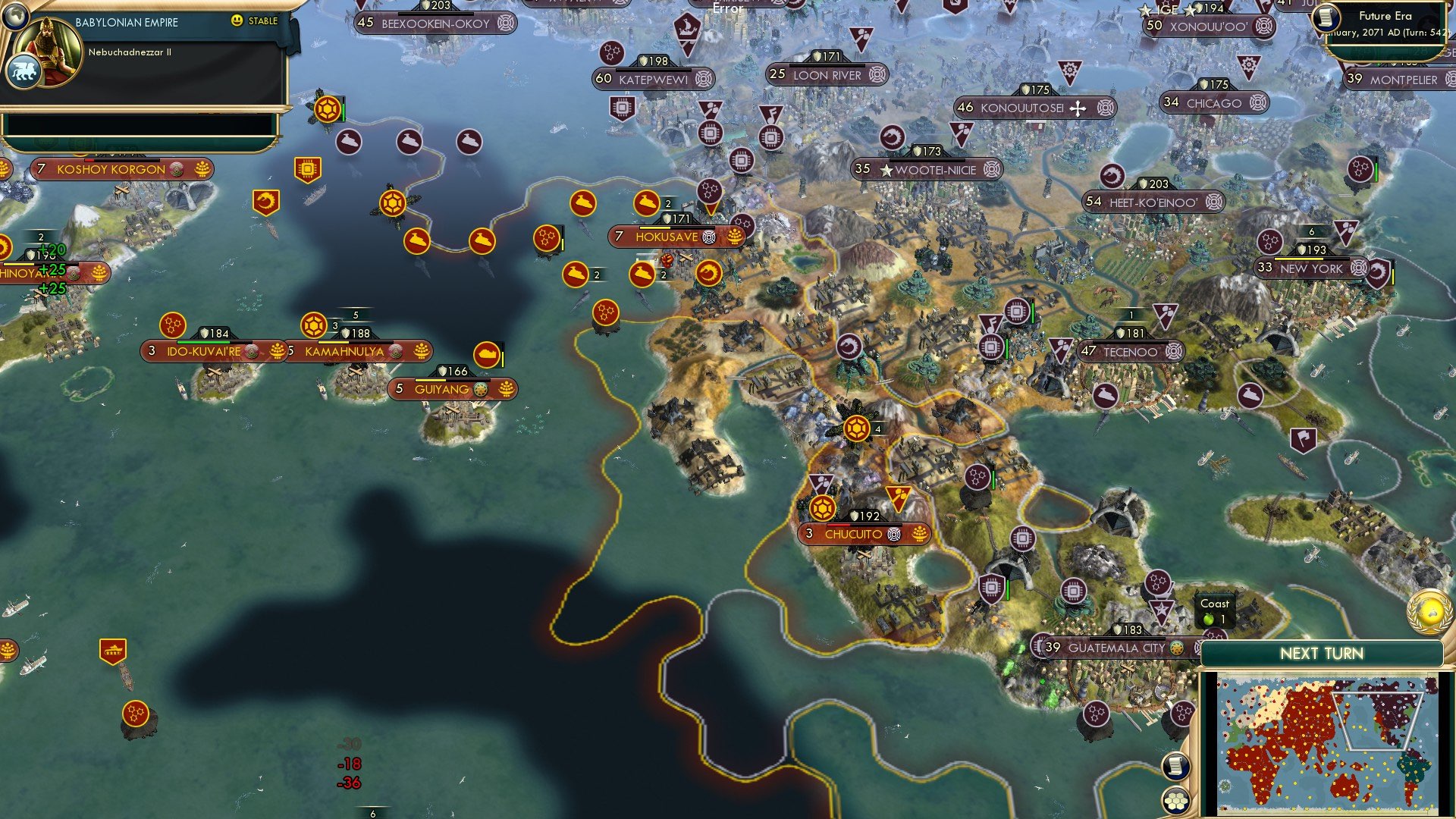Click the circuit-board unit icon near Tecenoo
The image size is (1456, 819).
pyautogui.click(x=1018, y=312)
